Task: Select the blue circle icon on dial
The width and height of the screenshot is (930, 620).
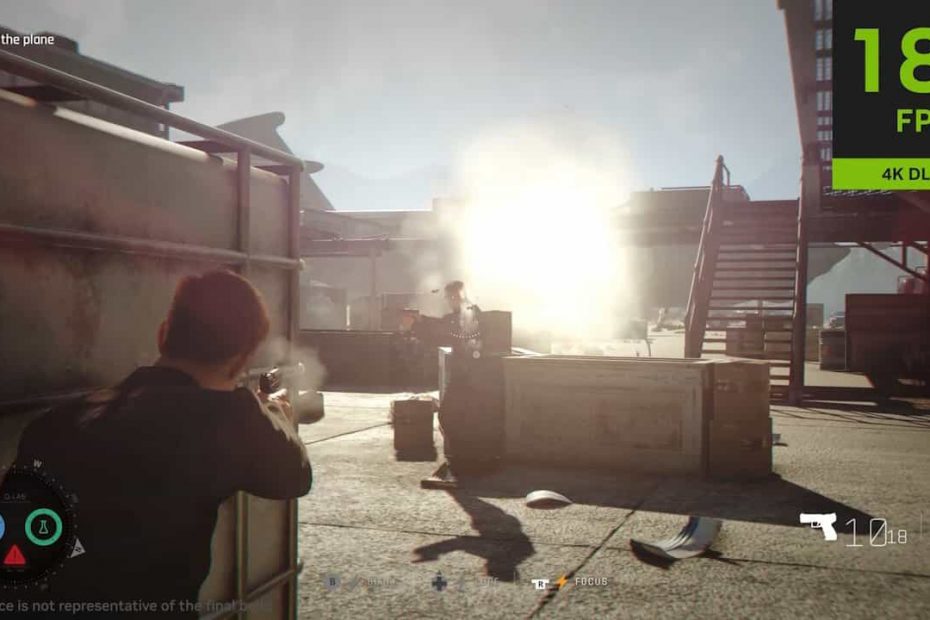Action: 2,527
